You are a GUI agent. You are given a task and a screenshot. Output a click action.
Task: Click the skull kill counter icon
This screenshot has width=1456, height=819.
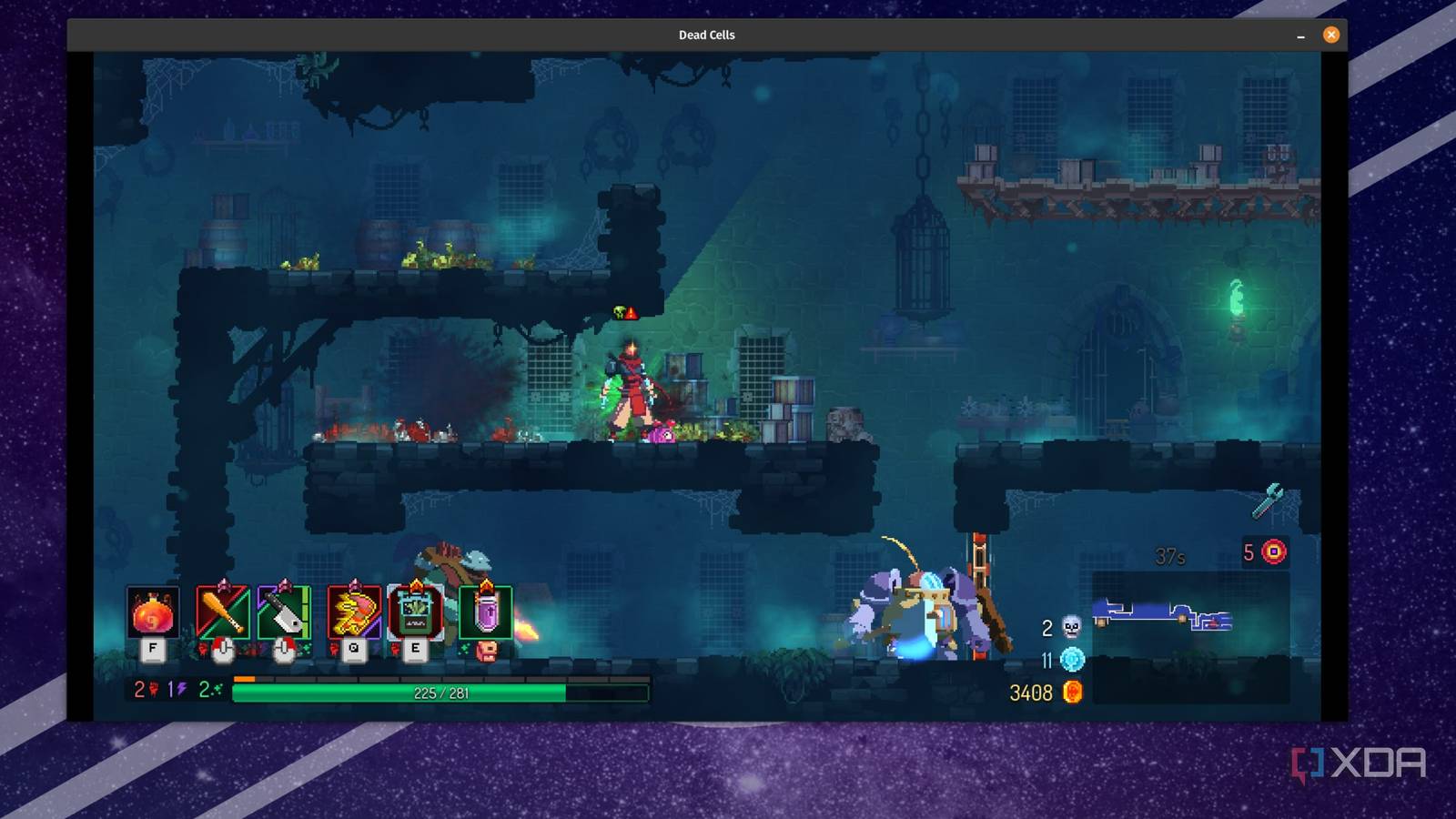pyautogui.click(x=1072, y=627)
